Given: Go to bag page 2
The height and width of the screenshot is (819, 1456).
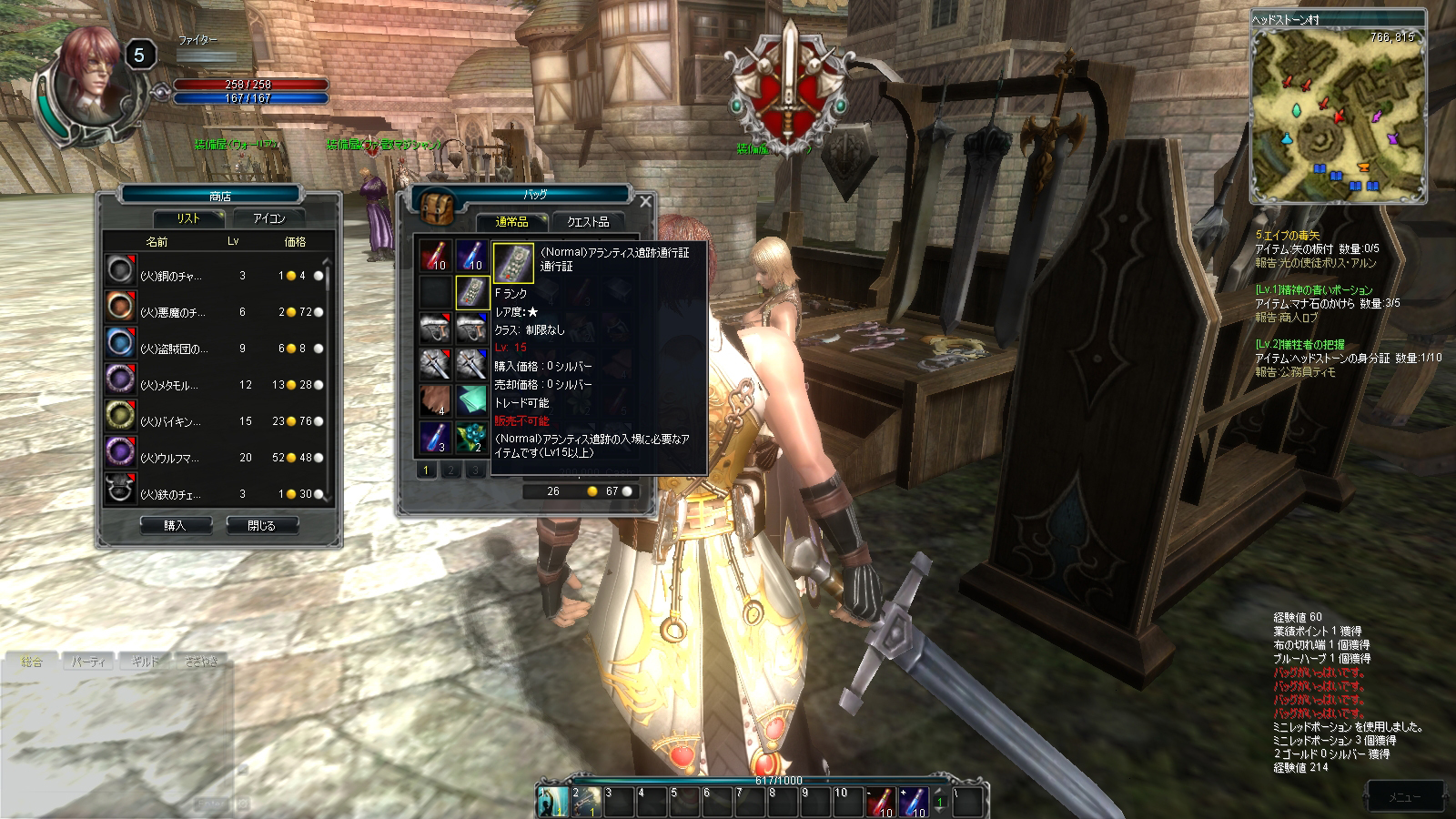Looking at the screenshot, I should pyautogui.click(x=450, y=470).
